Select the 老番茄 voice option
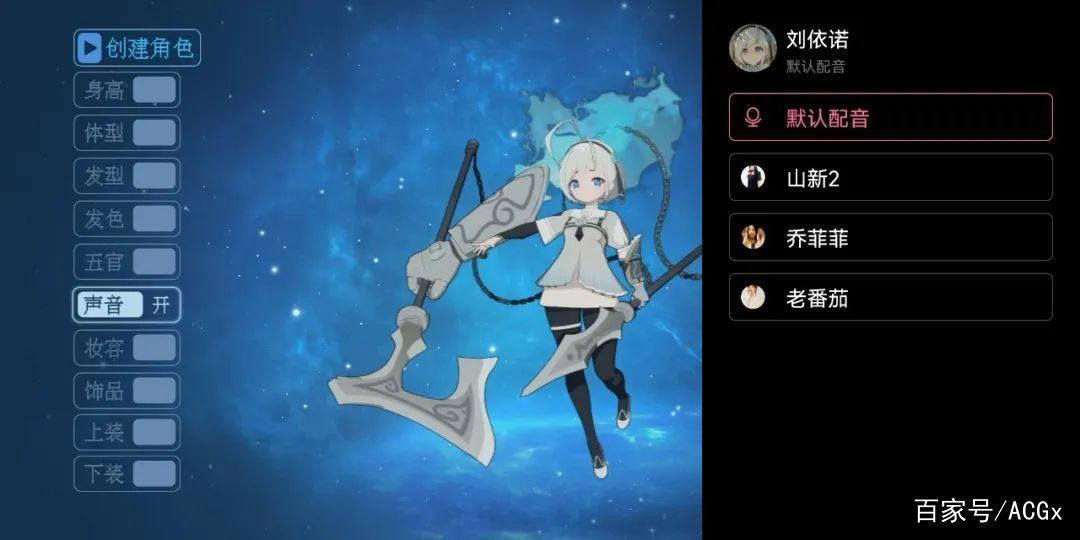Viewport: 1080px width, 540px height. coord(890,297)
